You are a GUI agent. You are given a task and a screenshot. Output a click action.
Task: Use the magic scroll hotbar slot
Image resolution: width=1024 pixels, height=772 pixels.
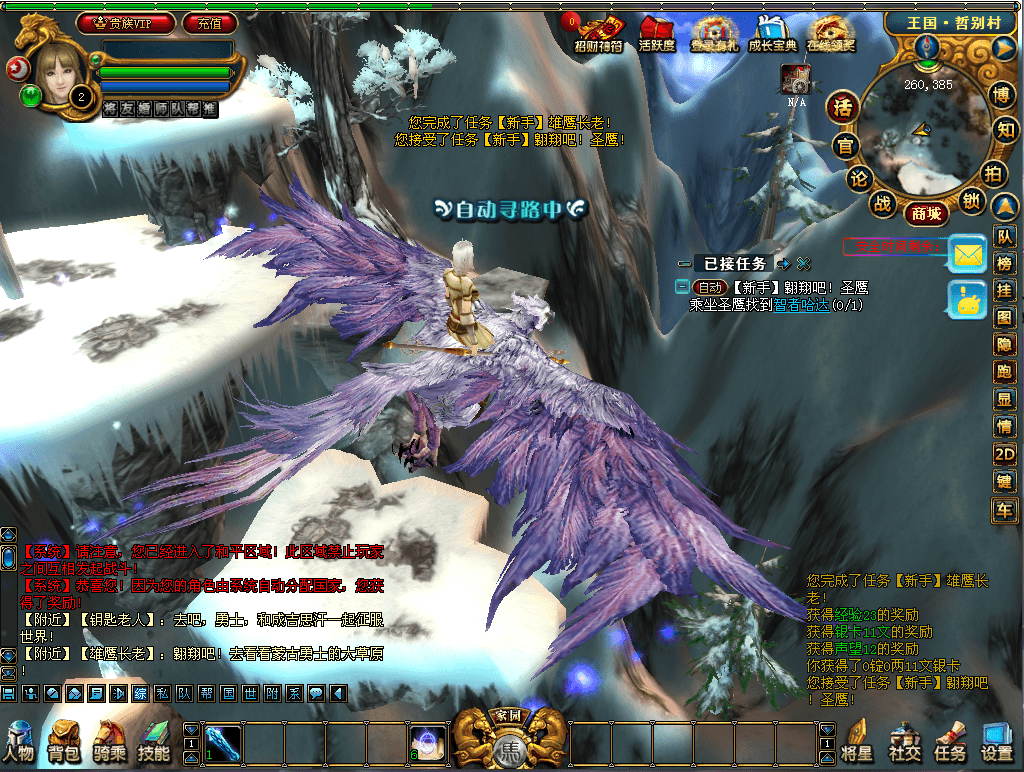428,742
